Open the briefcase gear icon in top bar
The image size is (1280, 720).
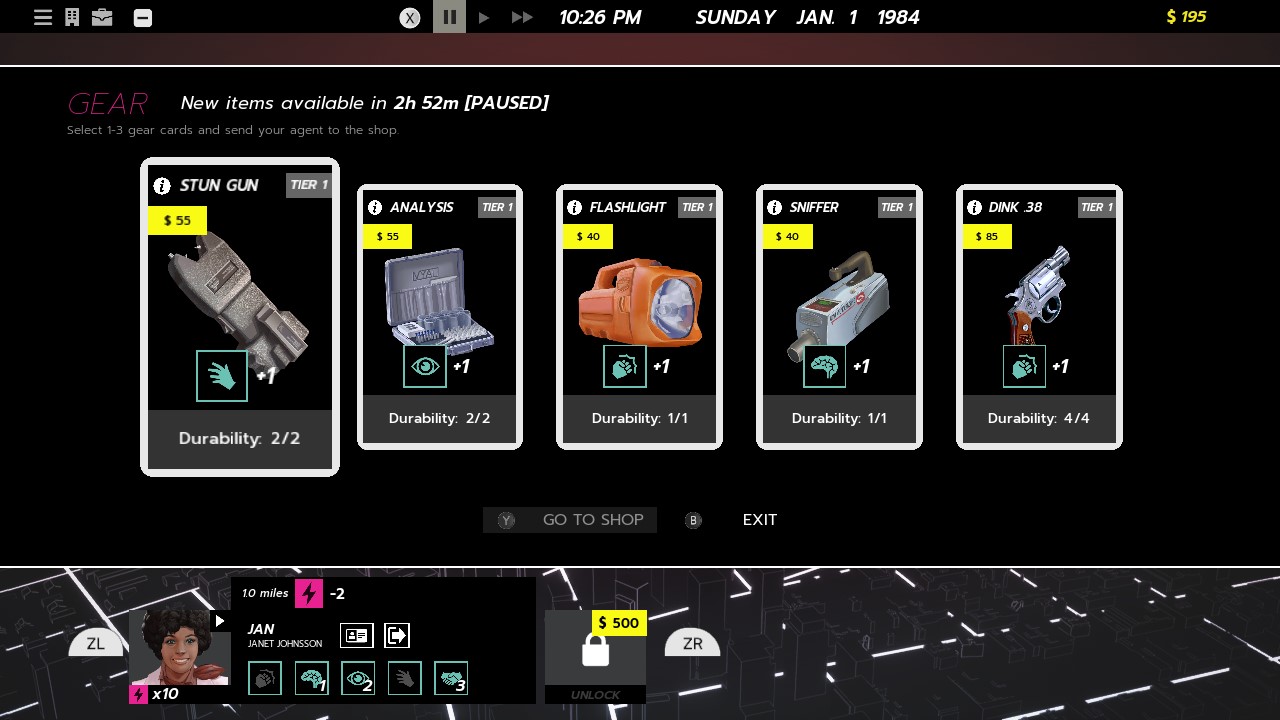pyautogui.click(x=102, y=16)
